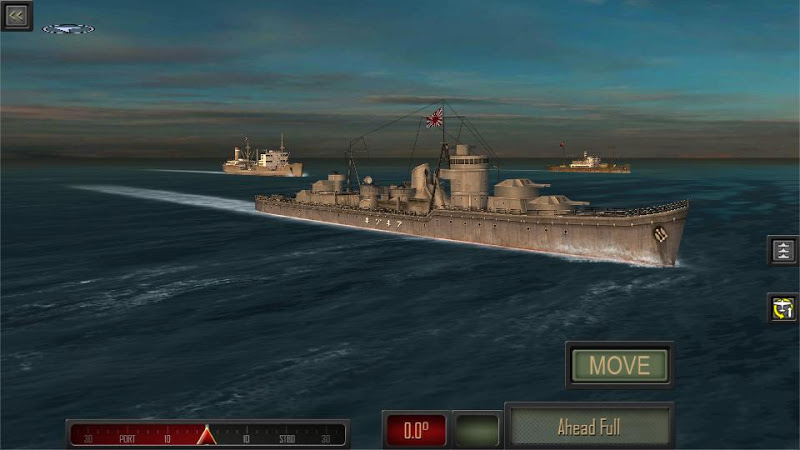
Task: Set rudder on the port/starboard gauge
Action: click(208, 434)
